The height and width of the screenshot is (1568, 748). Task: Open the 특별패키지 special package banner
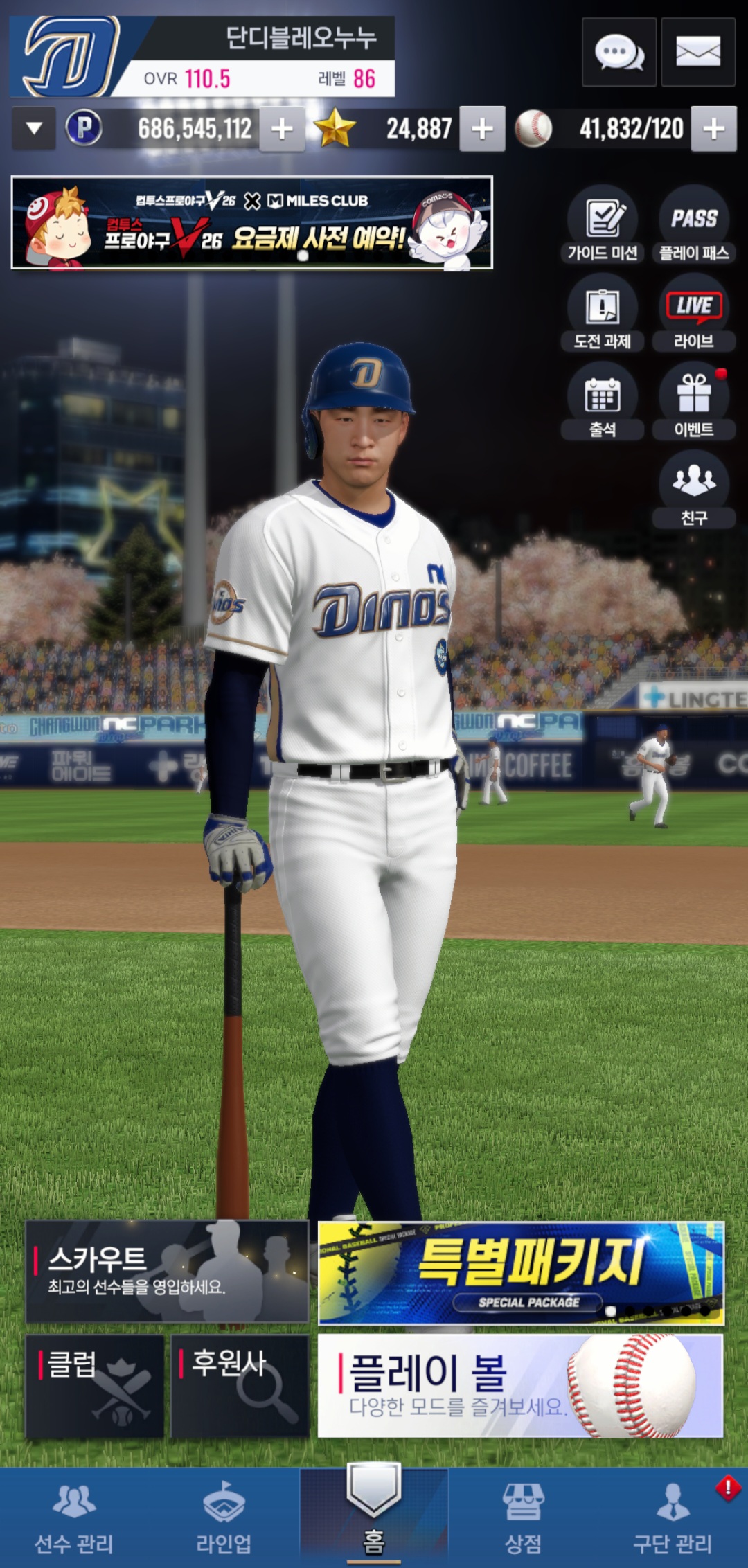[521, 1273]
